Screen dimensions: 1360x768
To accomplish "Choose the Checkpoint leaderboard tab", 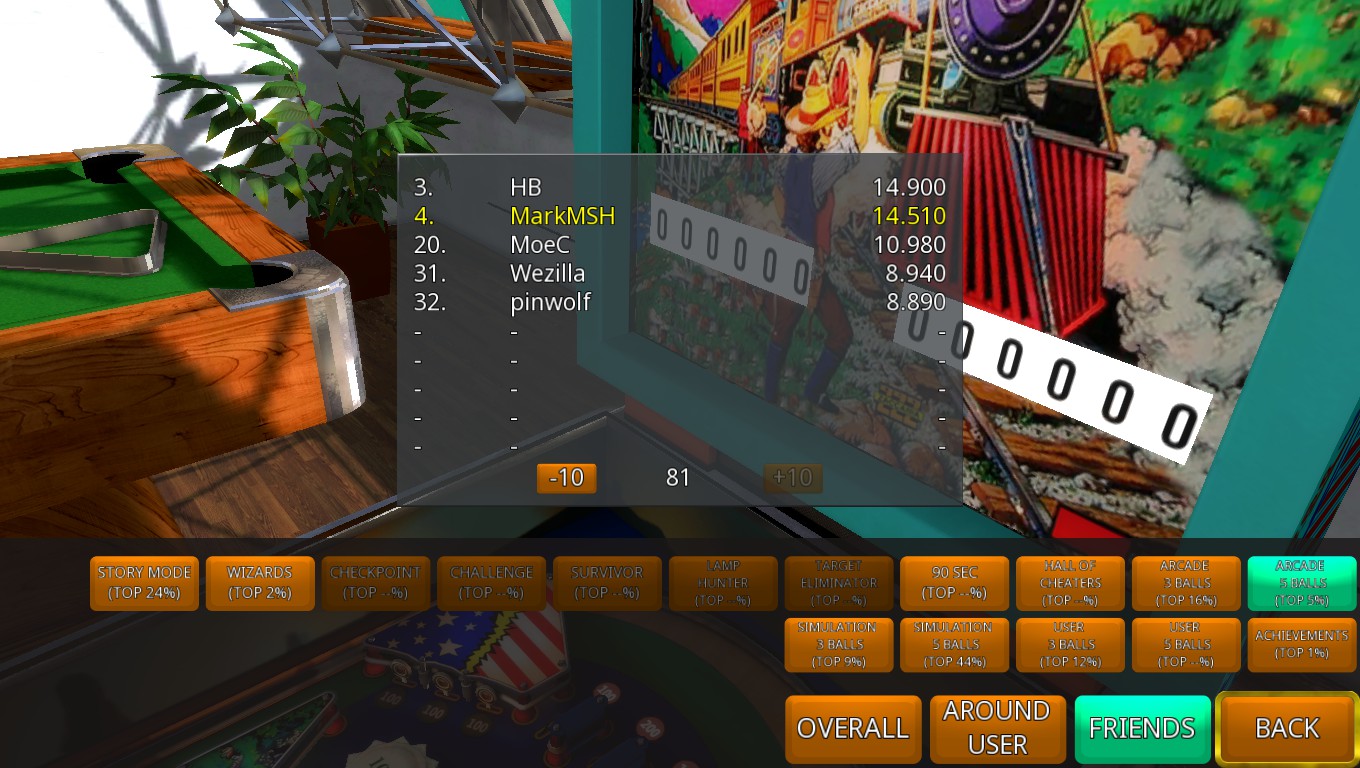I will click(376, 583).
